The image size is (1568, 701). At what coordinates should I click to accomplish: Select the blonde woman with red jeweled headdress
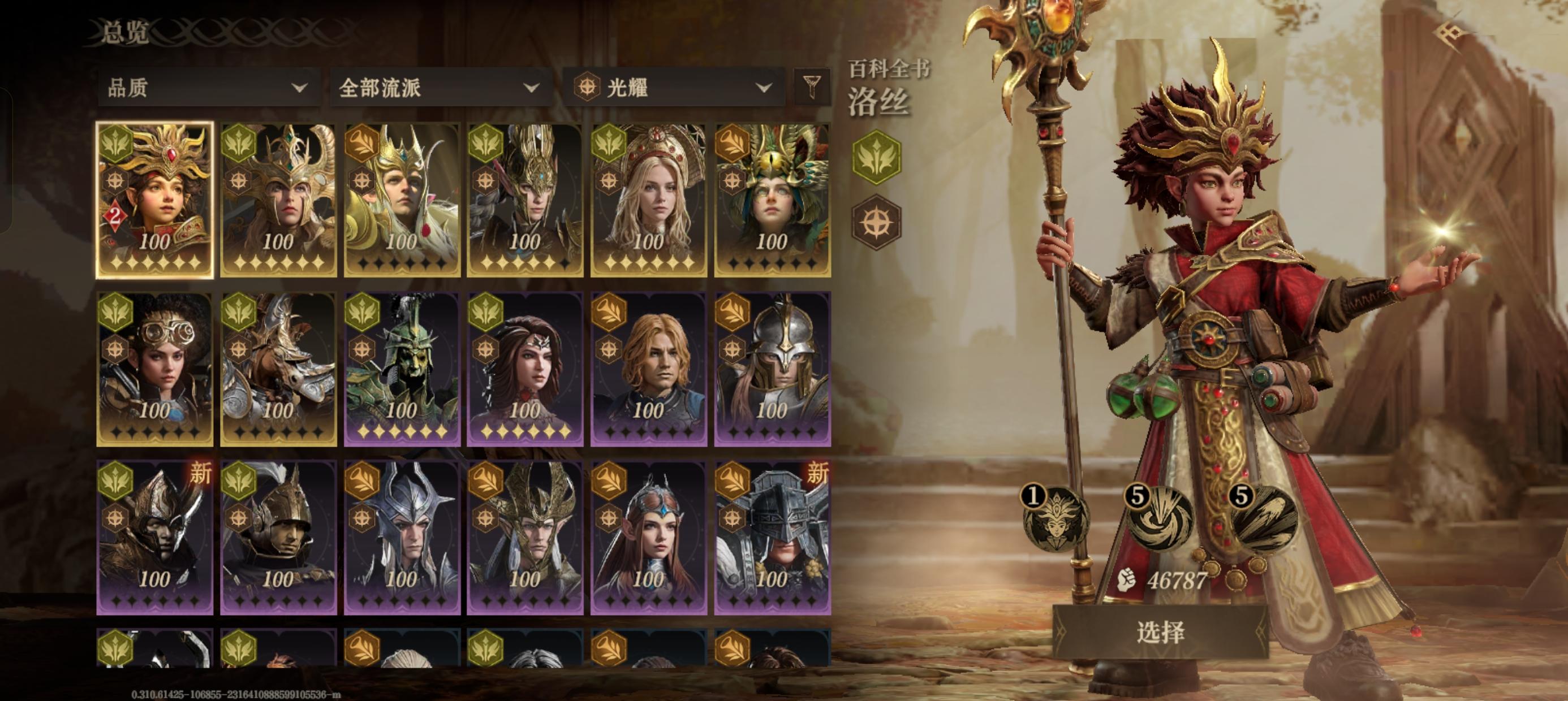coord(648,200)
